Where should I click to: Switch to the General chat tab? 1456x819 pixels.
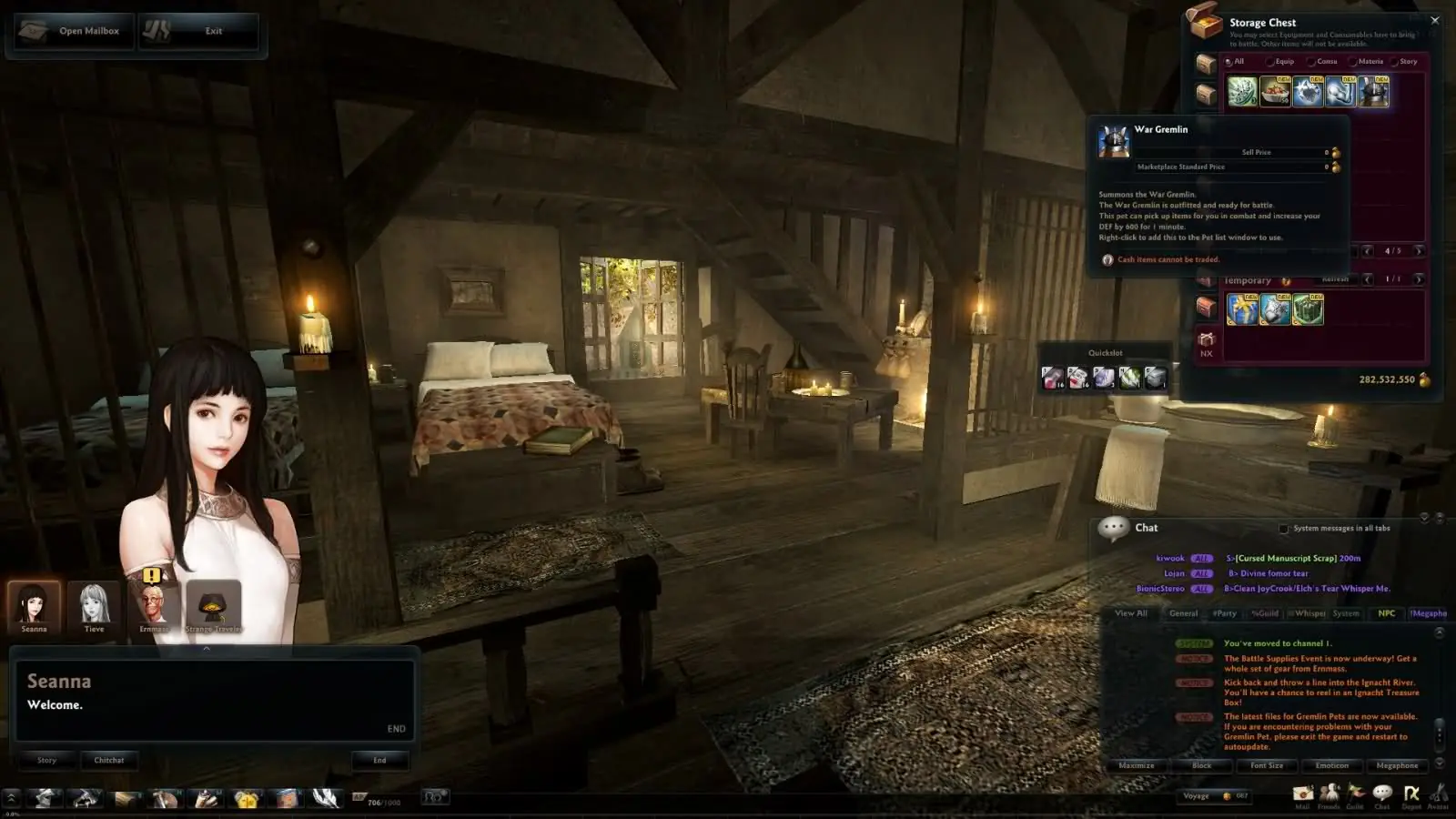(x=1183, y=613)
